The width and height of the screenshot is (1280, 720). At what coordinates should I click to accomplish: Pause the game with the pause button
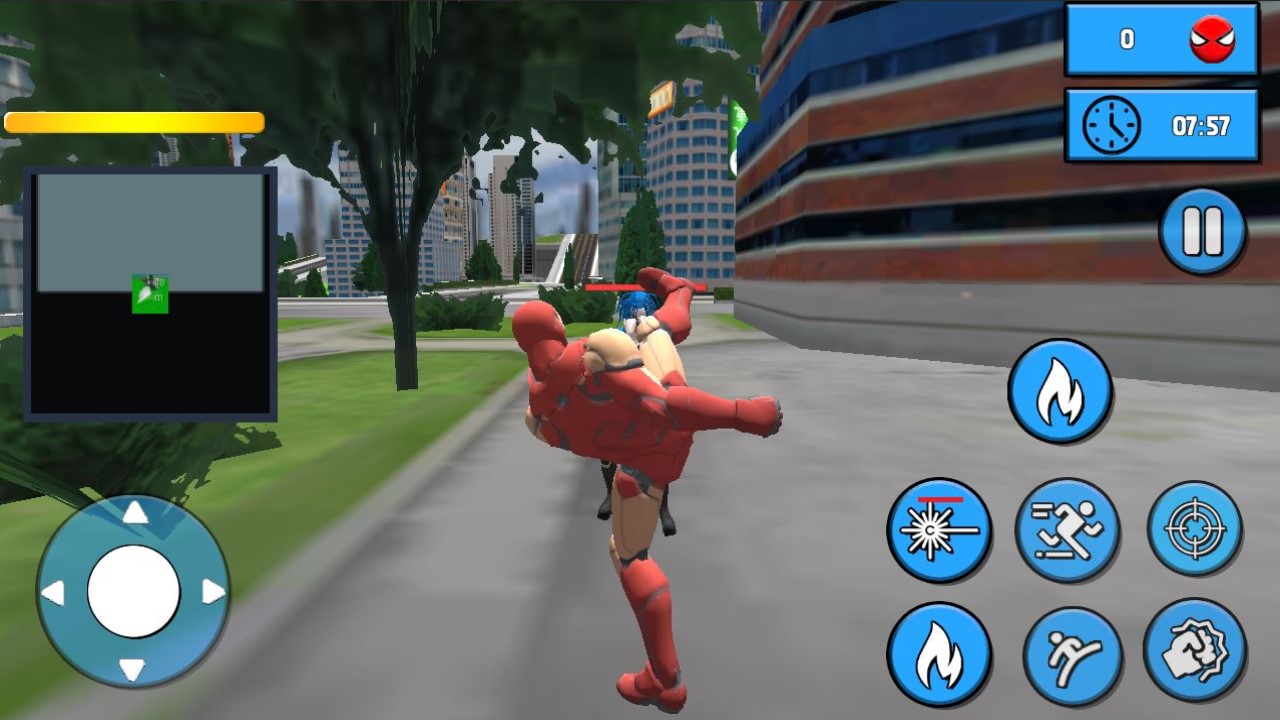(x=1203, y=229)
